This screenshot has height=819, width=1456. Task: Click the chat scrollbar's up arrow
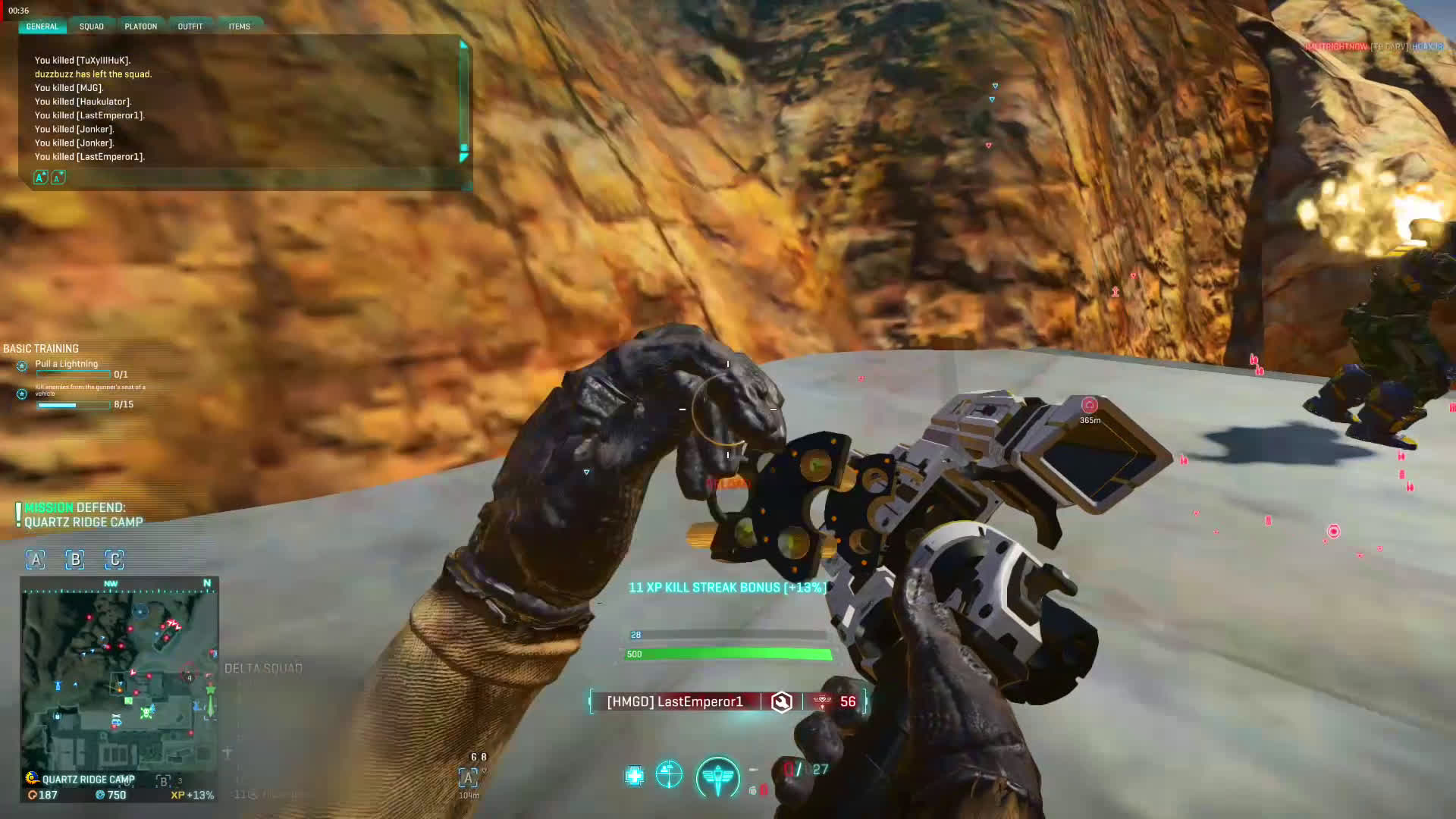tap(463, 45)
